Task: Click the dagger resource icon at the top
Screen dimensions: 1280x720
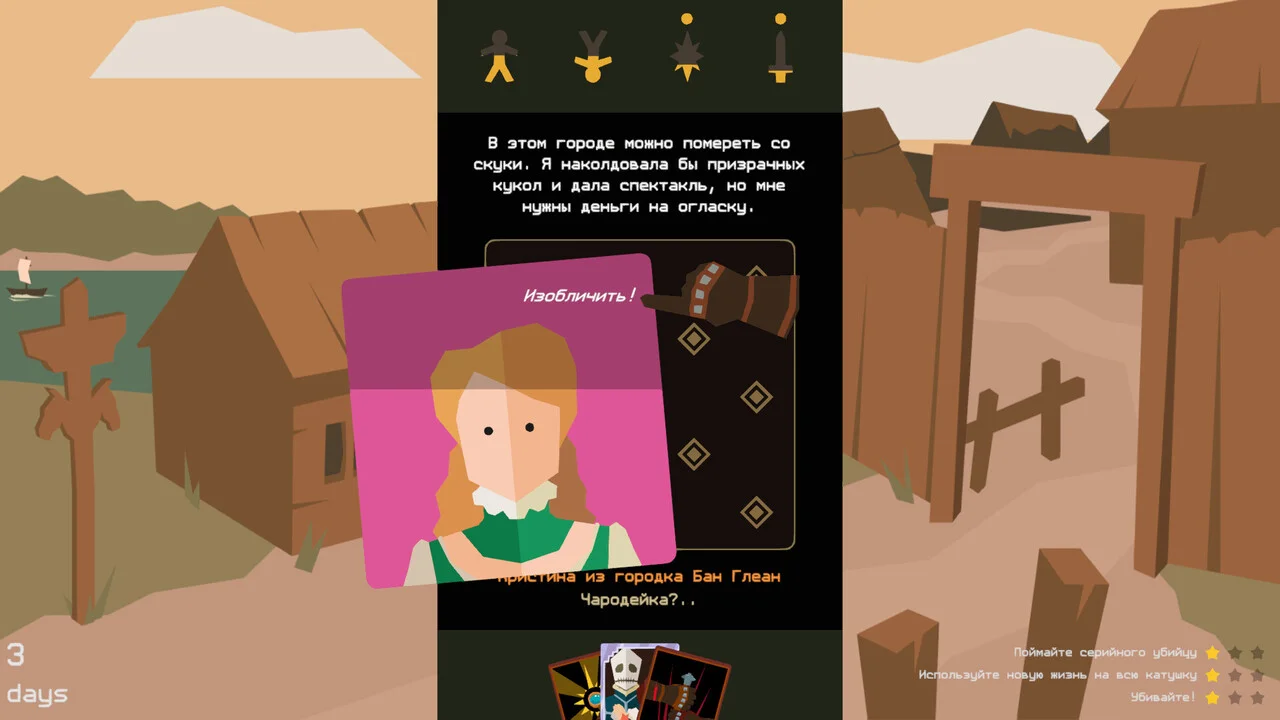Action: pyautogui.click(x=780, y=57)
